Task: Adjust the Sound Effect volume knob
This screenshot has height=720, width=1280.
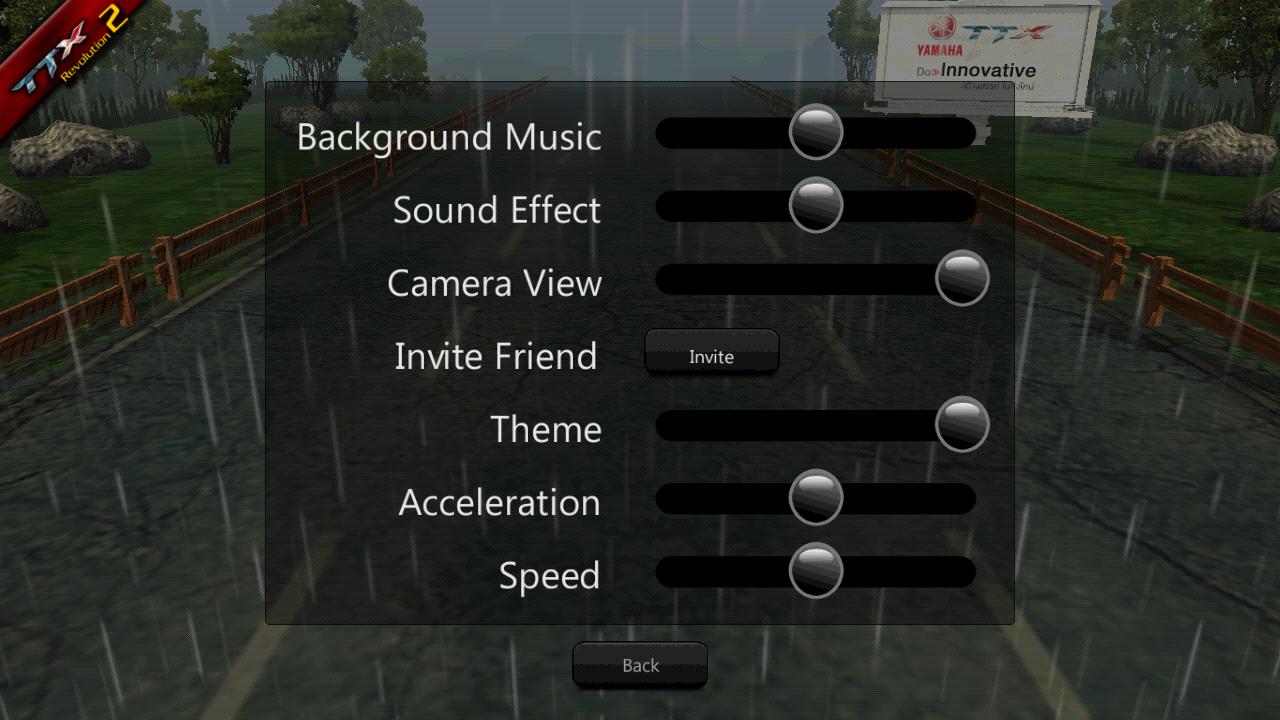Action: 815,206
